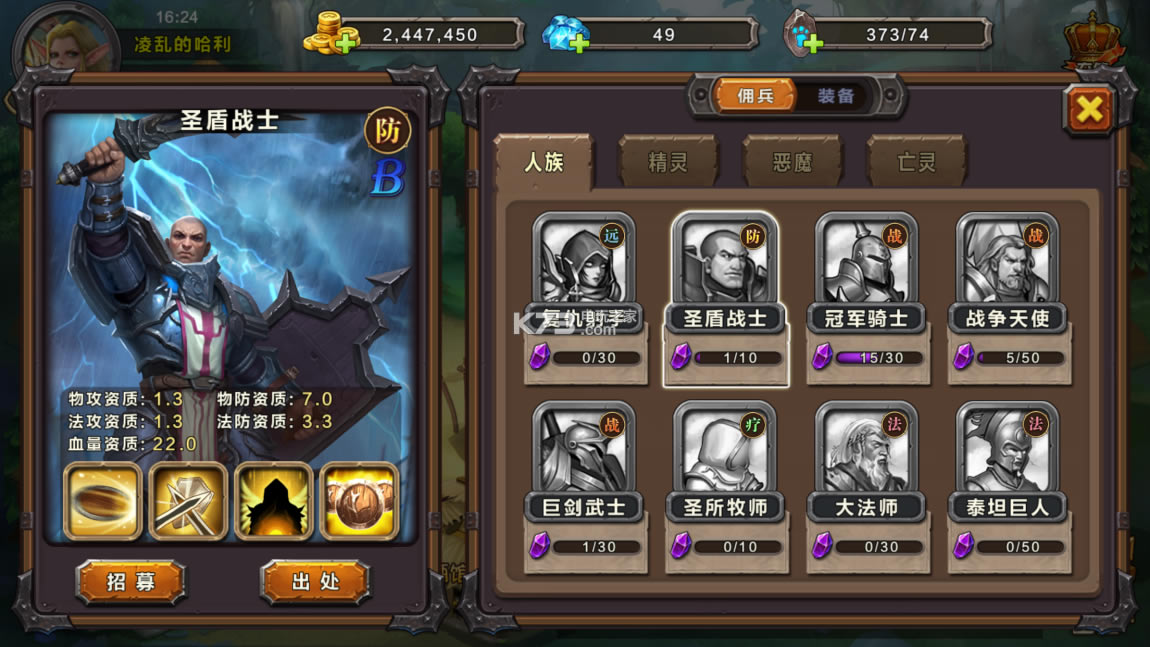The image size is (1150, 647).
Task: Show the 恶魔 demon tab
Action: (792, 162)
